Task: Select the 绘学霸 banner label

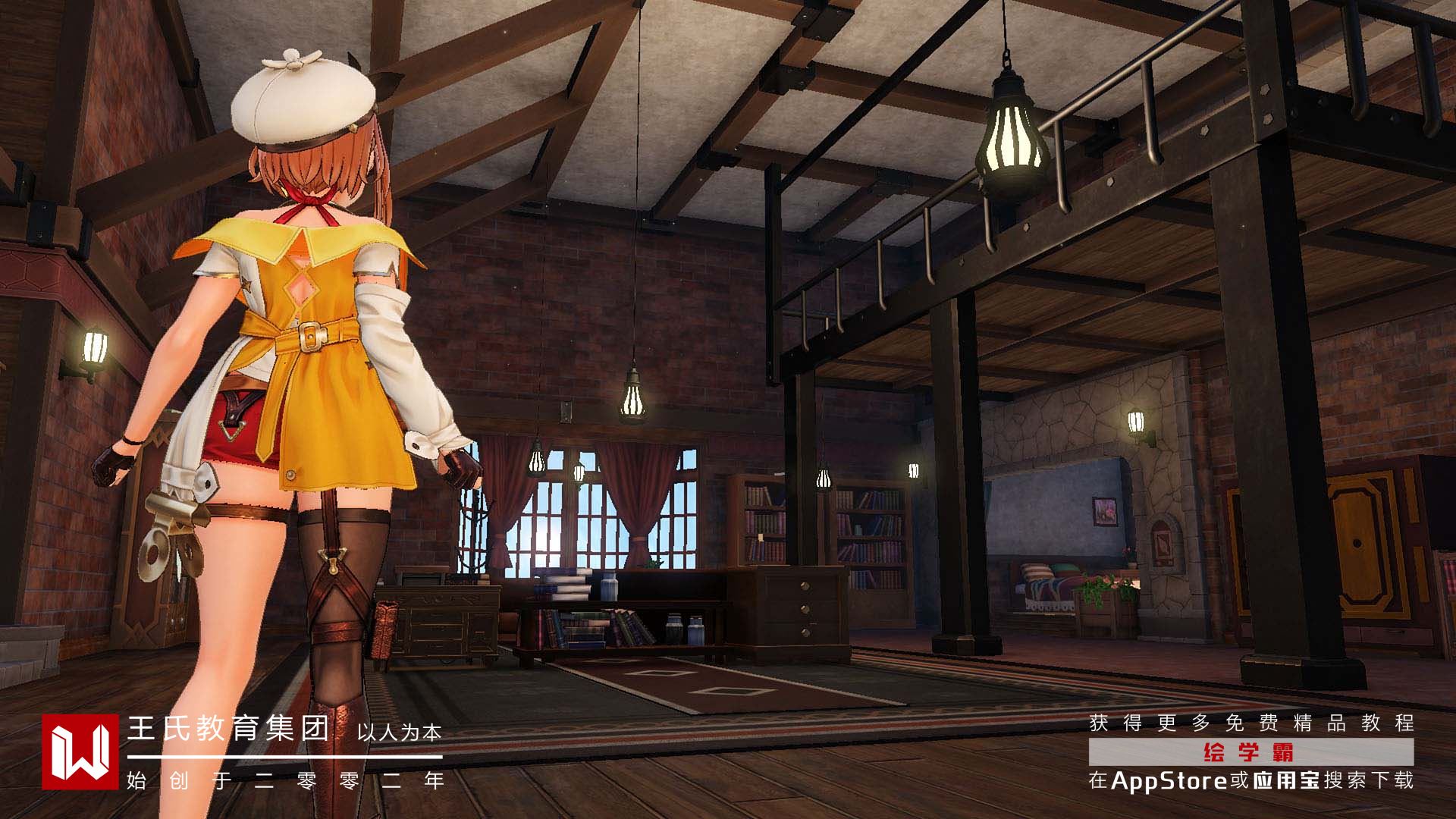Action: coord(1250,752)
